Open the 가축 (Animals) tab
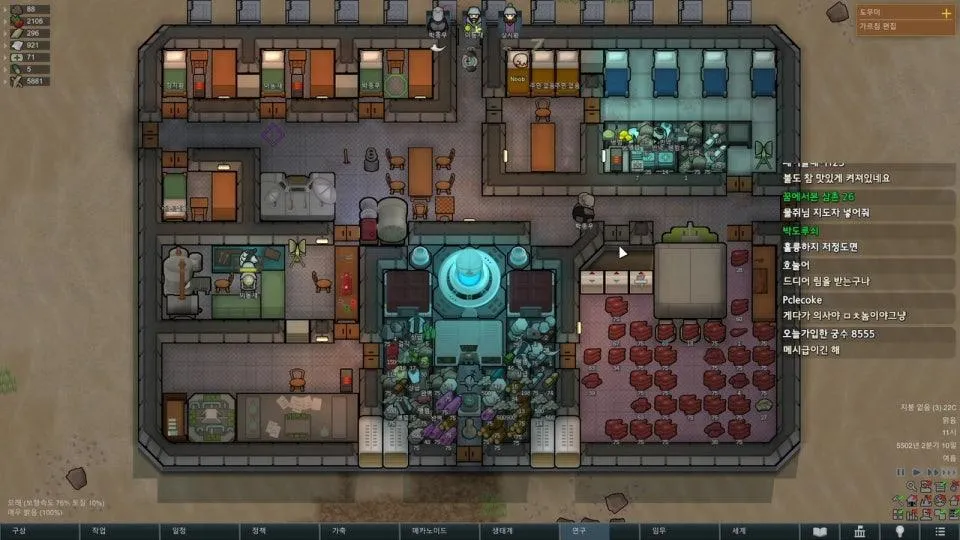Image resolution: width=960 pixels, height=540 pixels. 338,531
